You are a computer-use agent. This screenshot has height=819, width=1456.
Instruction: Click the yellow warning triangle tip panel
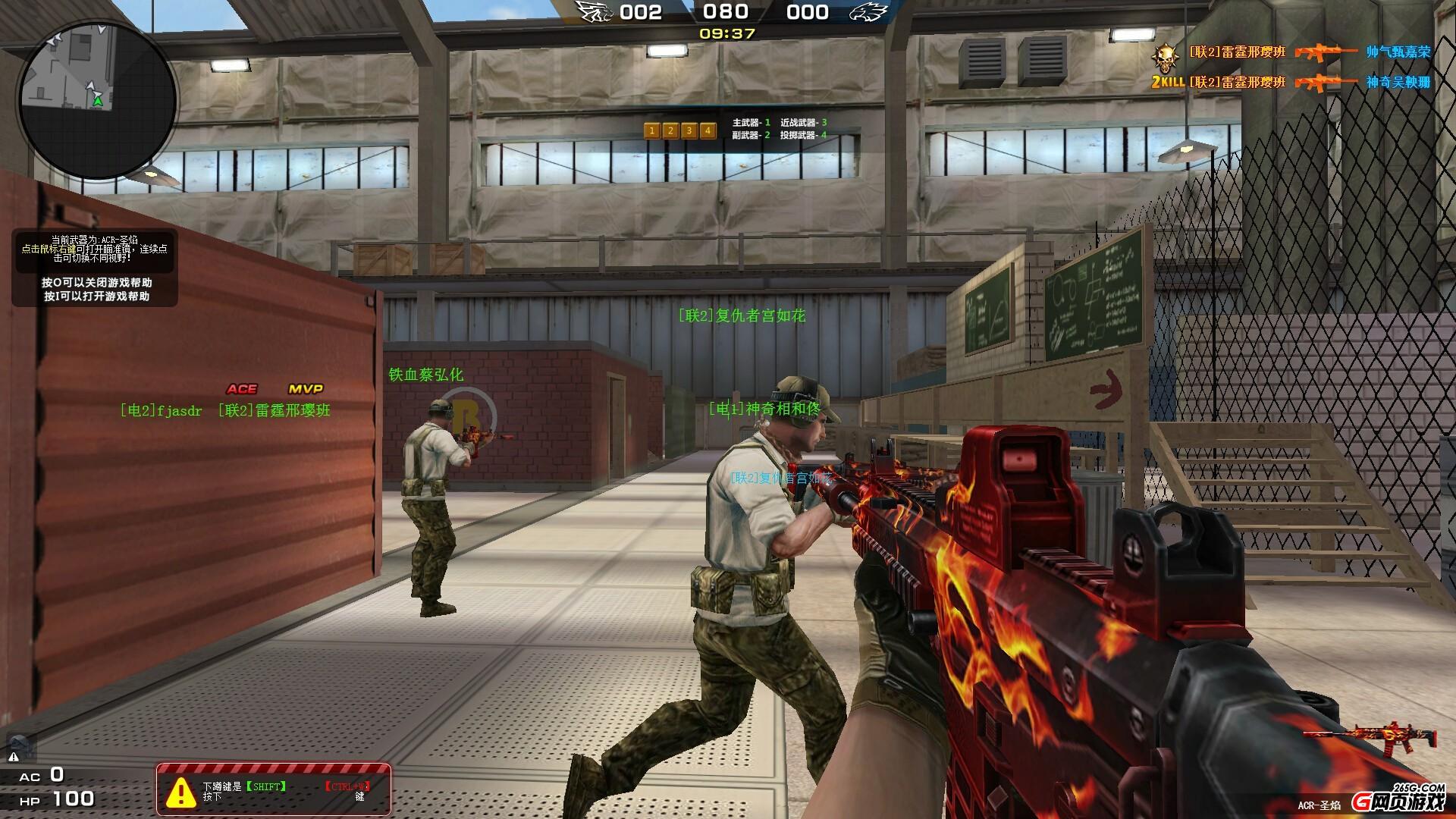(x=274, y=791)
